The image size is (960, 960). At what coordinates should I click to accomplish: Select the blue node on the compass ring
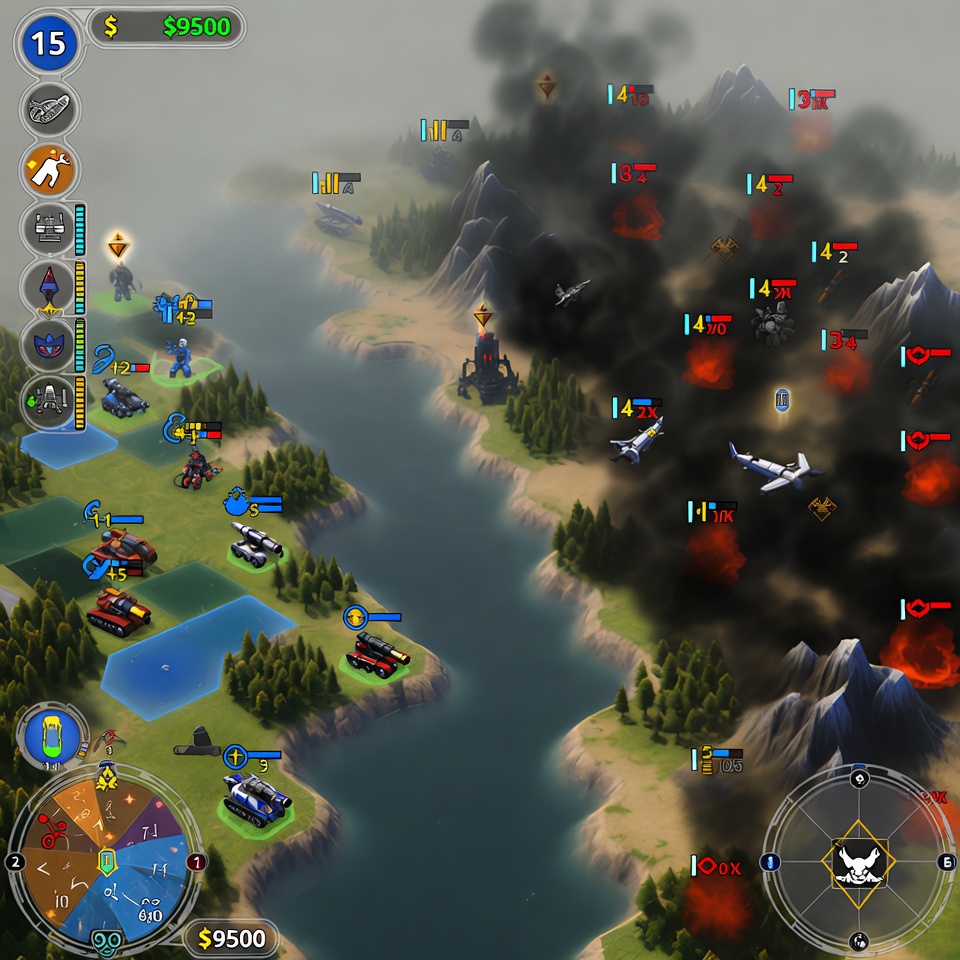[769, 862]
